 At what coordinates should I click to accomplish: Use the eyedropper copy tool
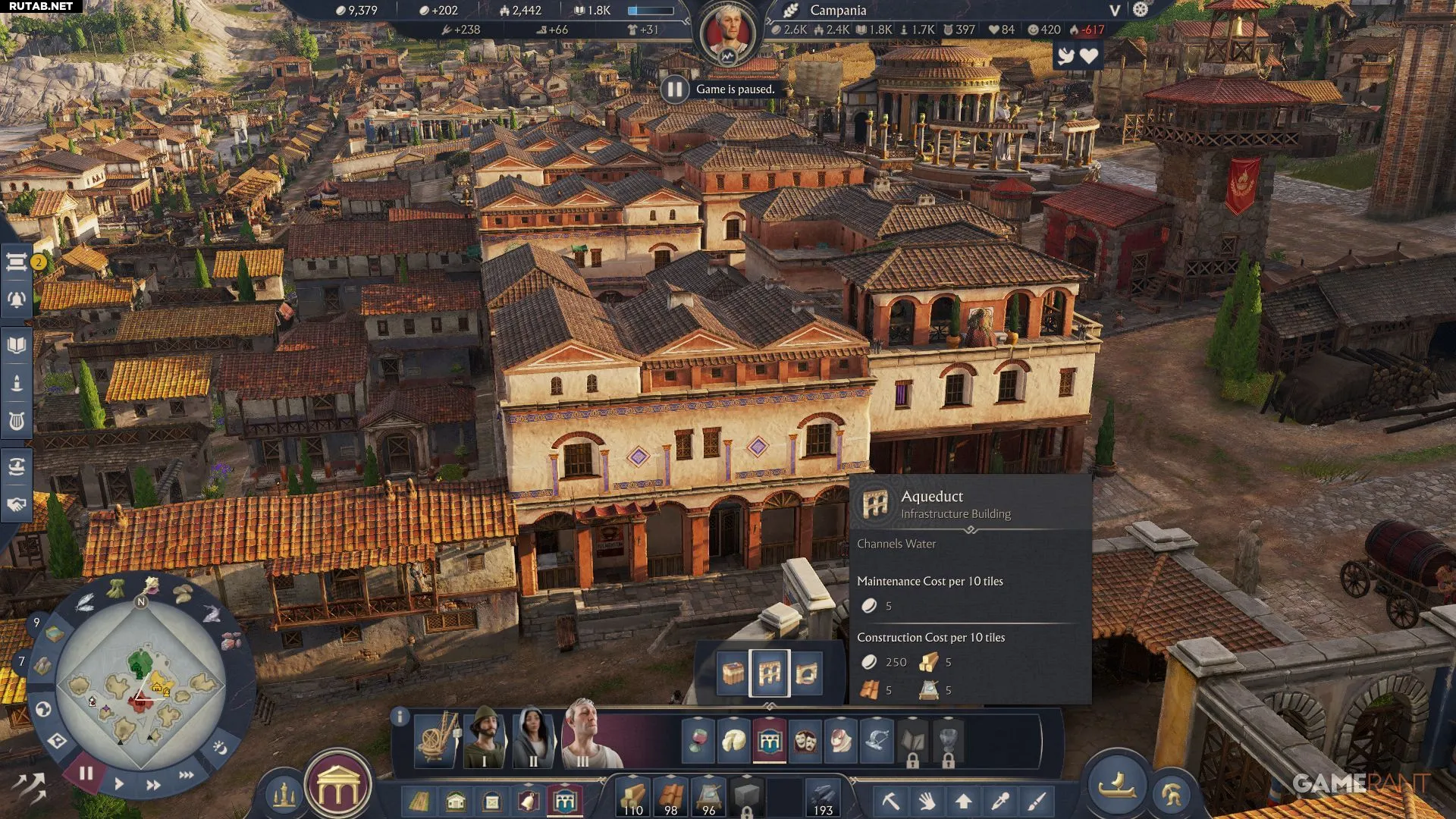[1000, 800]
